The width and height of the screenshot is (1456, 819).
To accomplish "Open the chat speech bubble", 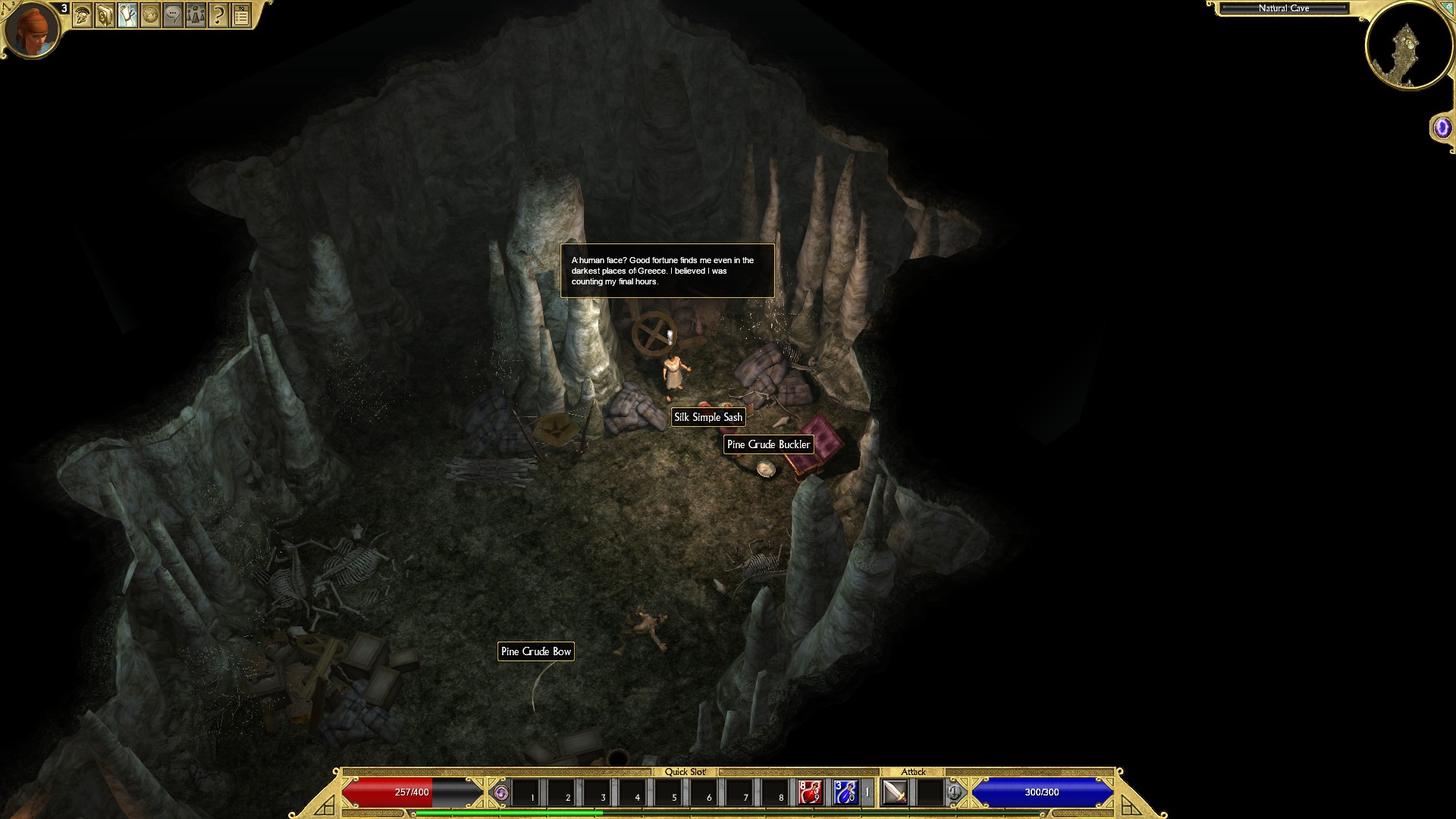I will (173, 15).
